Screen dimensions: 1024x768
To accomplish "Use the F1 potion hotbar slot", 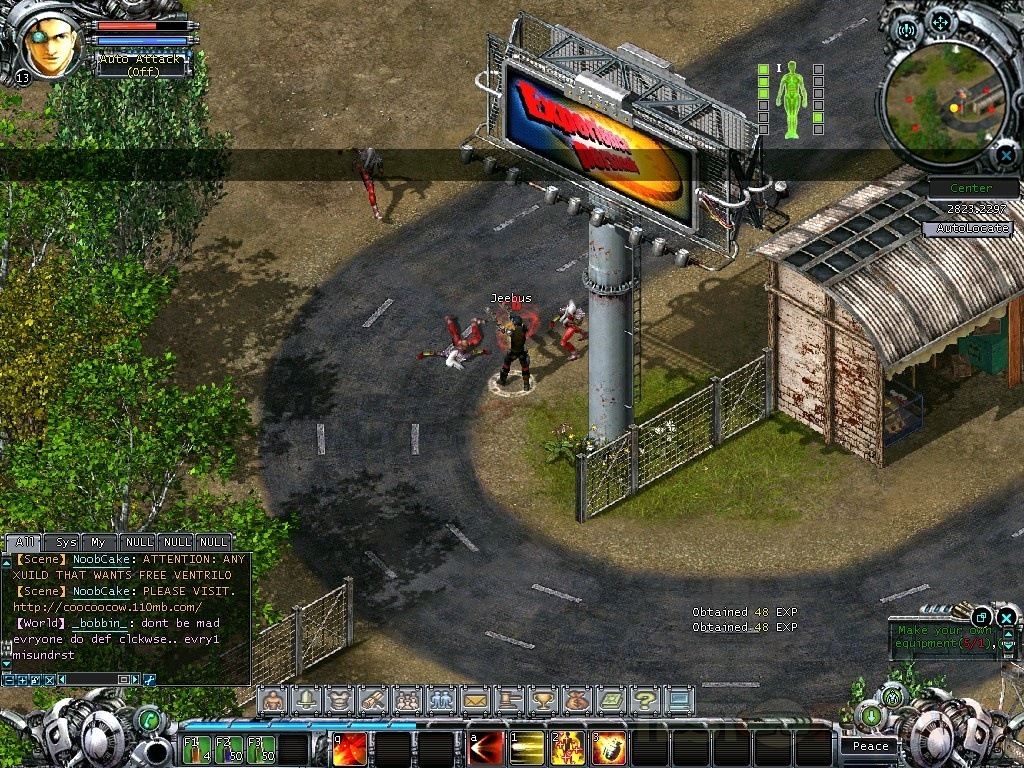I will (x=196, y=749).
